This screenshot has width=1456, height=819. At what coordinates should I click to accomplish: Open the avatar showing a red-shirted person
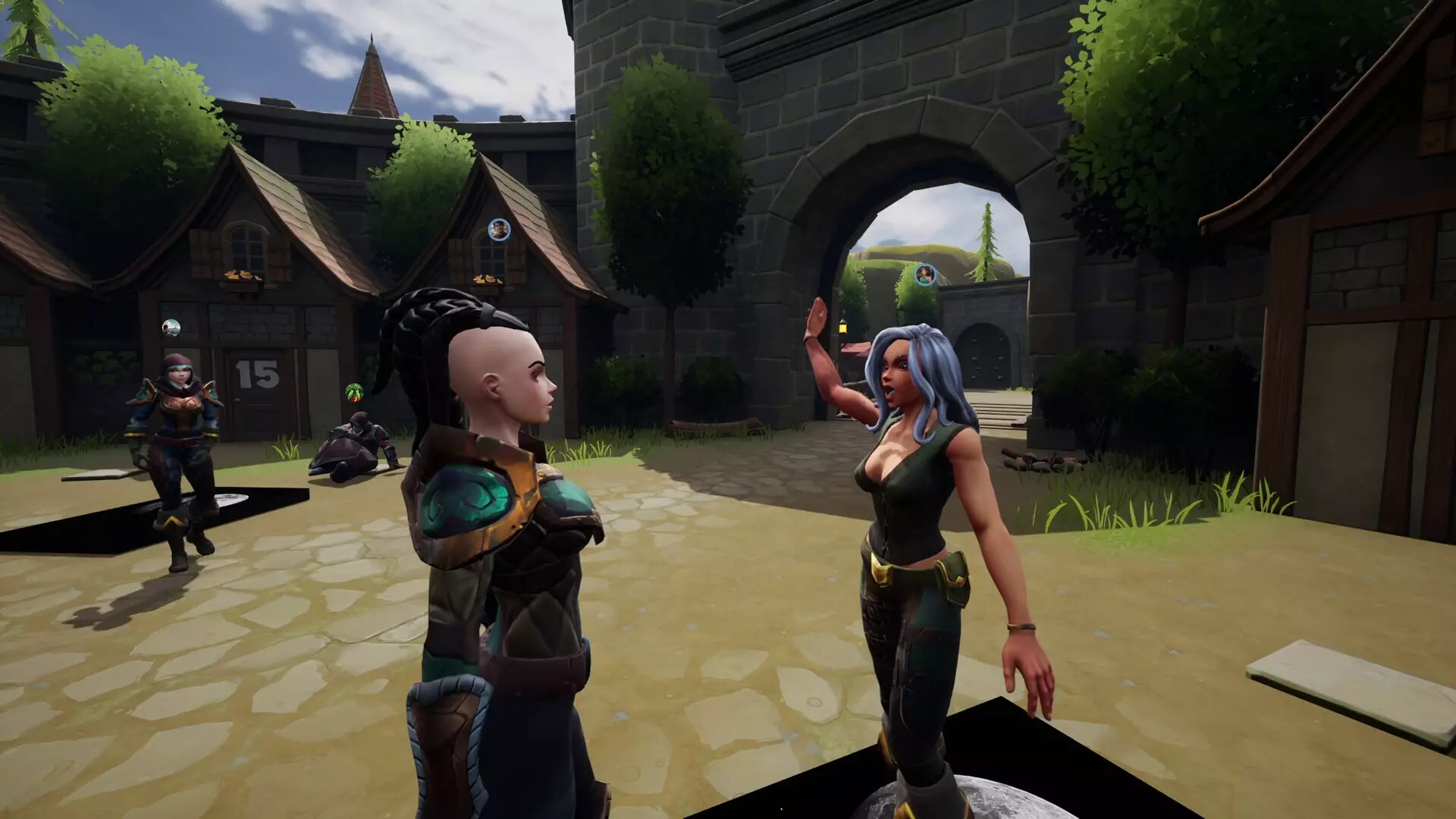click(x=498, y=229)
